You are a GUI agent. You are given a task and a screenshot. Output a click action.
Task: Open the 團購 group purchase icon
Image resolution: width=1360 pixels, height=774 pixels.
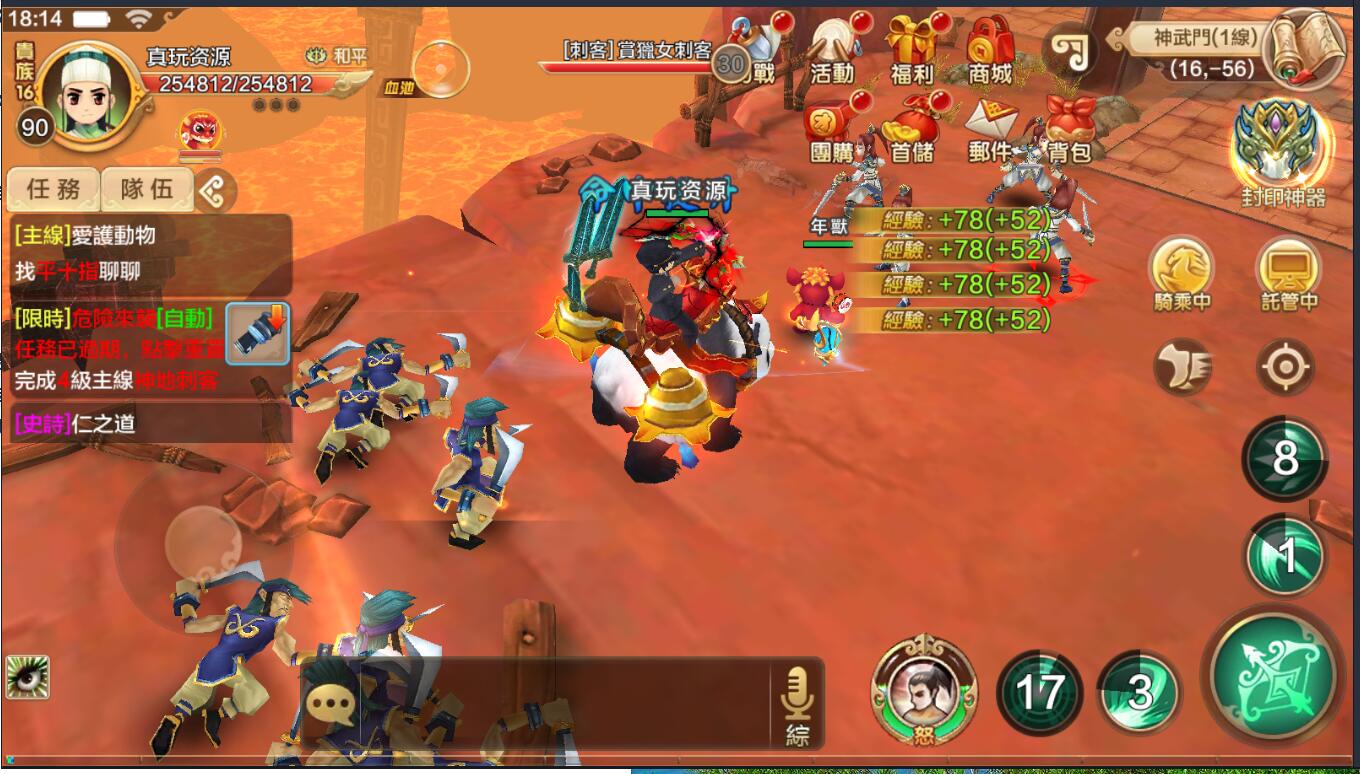coord(832,130)
